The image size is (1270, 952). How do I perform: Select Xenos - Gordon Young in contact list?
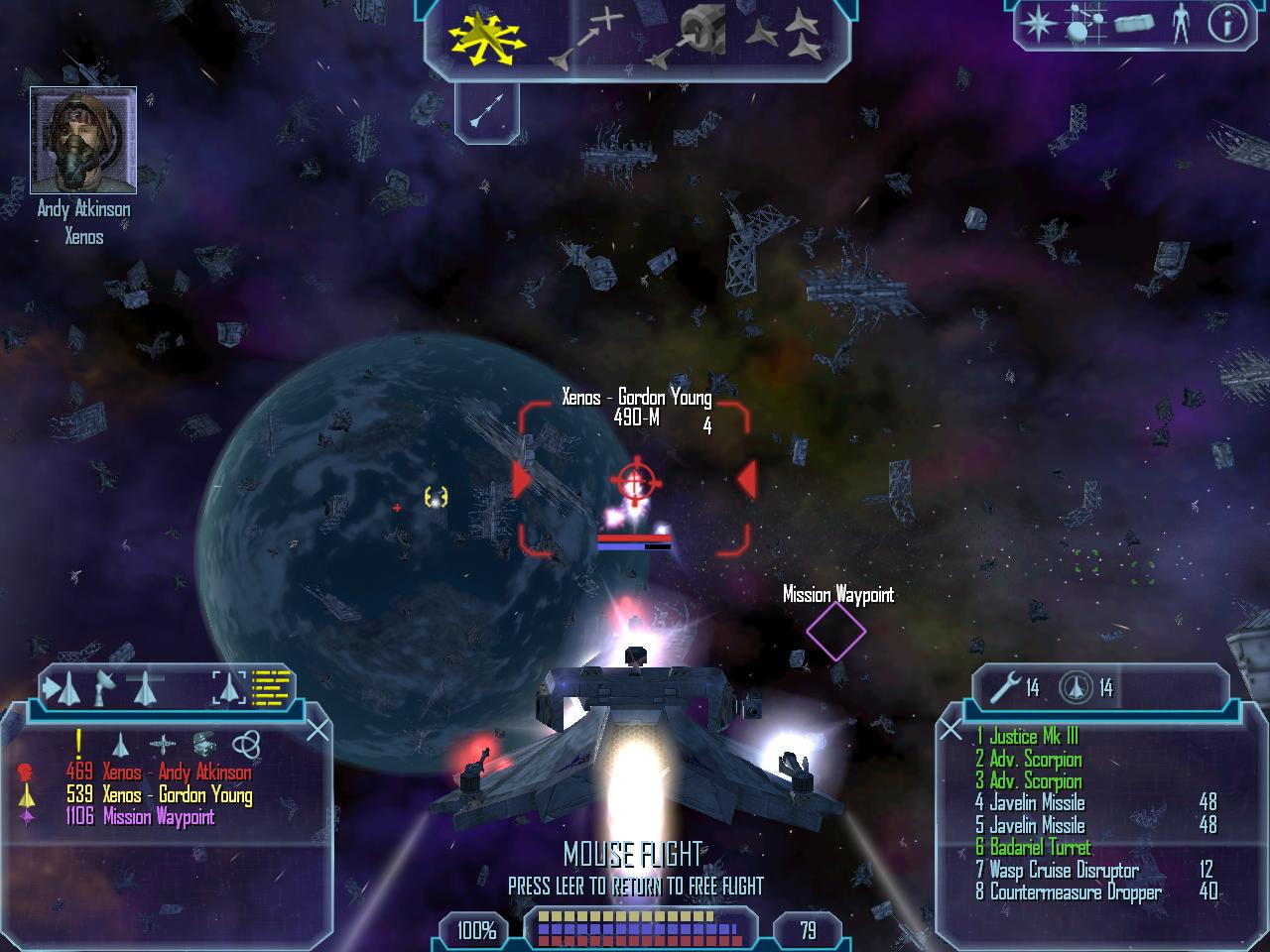coord(159,795)
